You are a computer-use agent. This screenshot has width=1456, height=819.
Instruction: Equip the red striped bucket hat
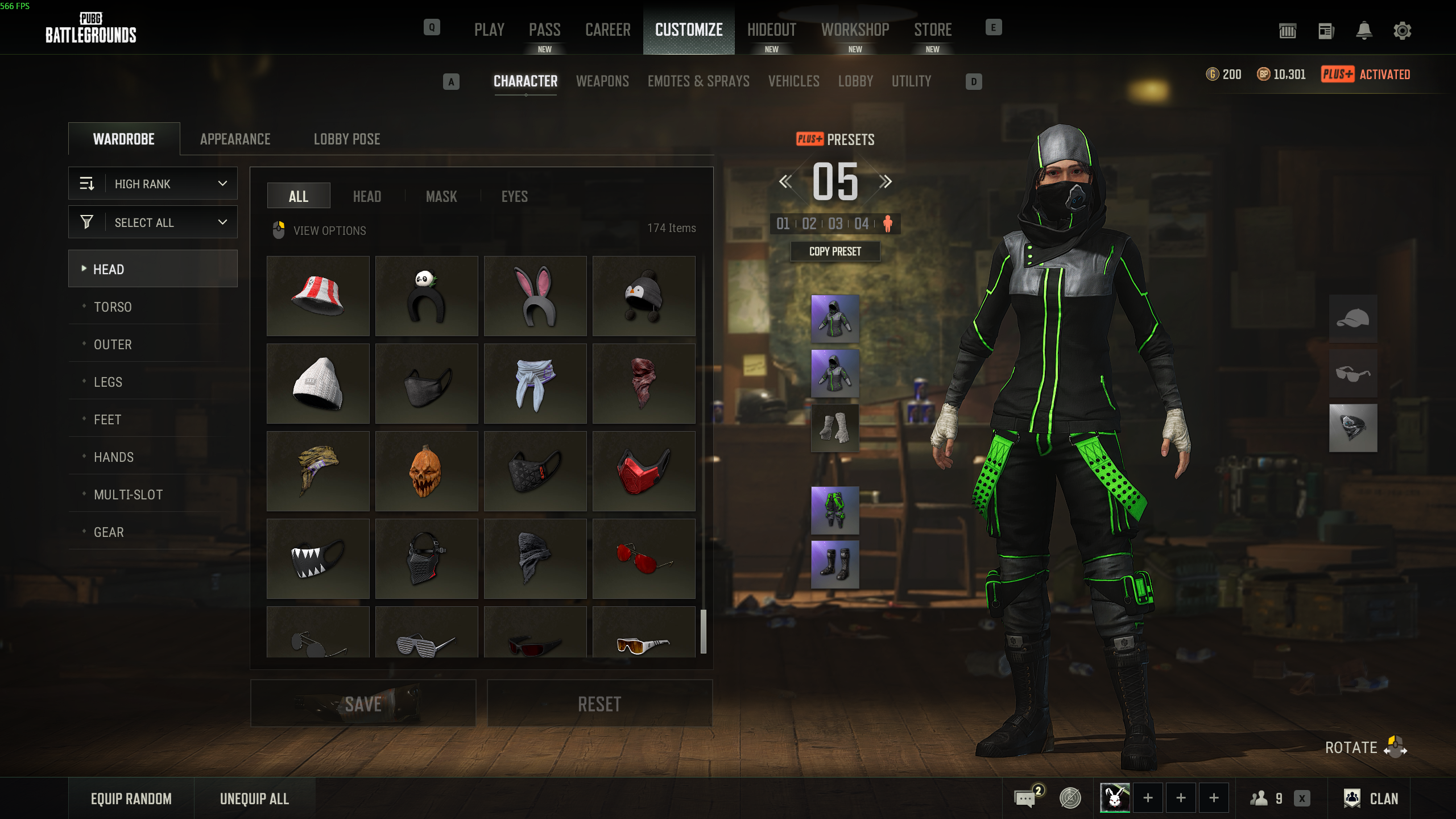point(318,296)
